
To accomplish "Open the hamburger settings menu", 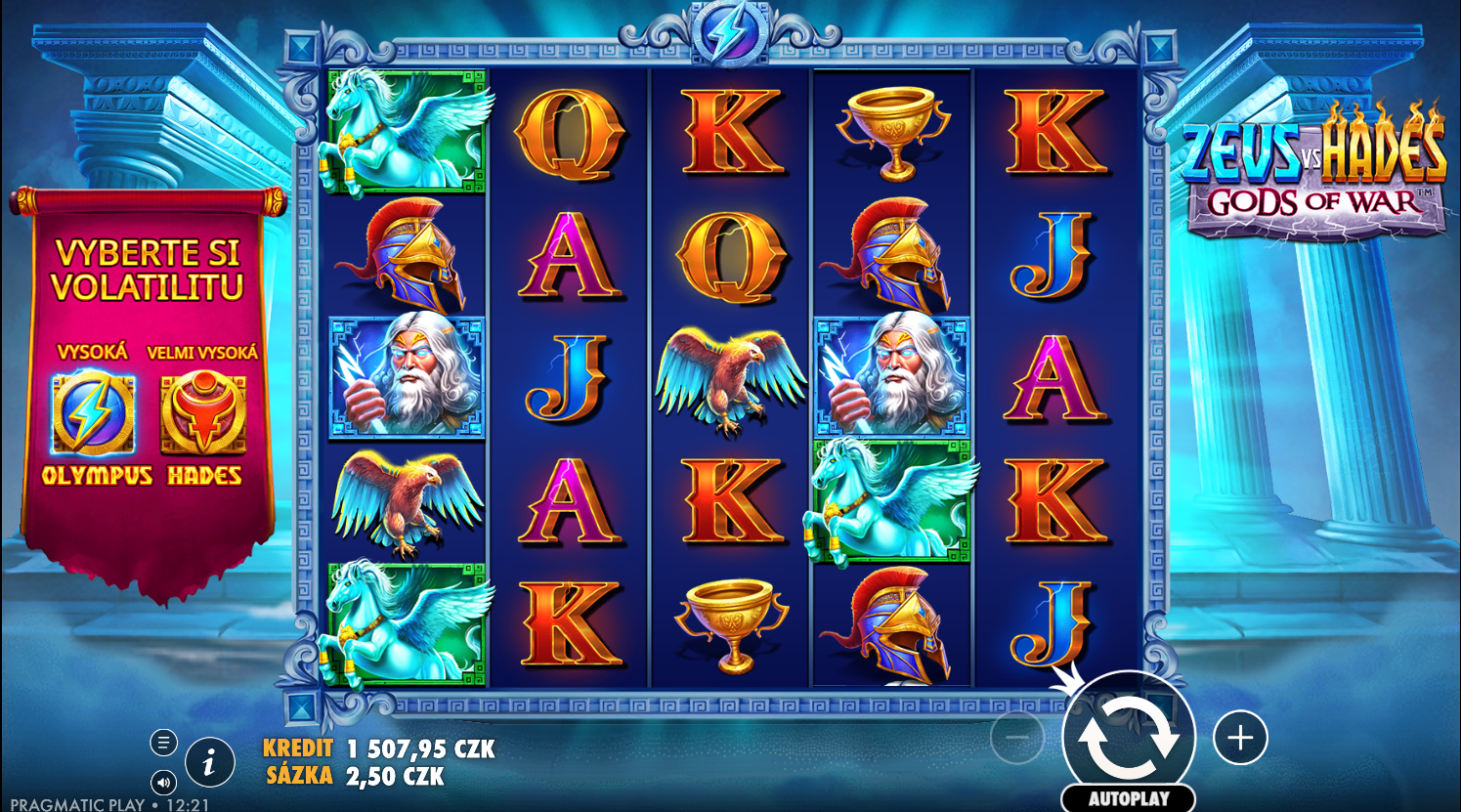I will tap(163, 743).
